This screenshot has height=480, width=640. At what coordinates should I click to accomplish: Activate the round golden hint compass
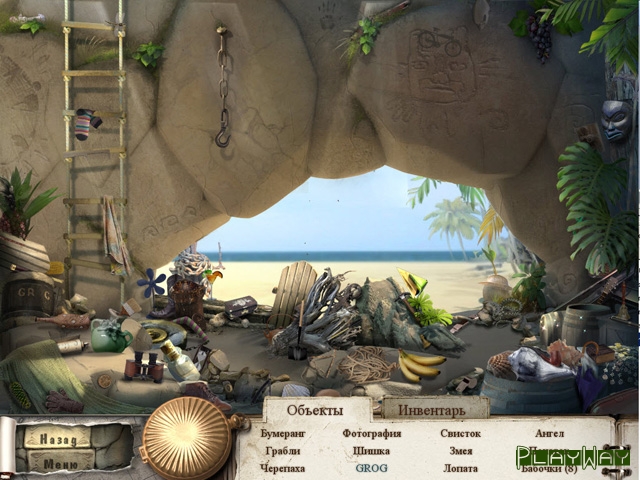pos(187,437)
